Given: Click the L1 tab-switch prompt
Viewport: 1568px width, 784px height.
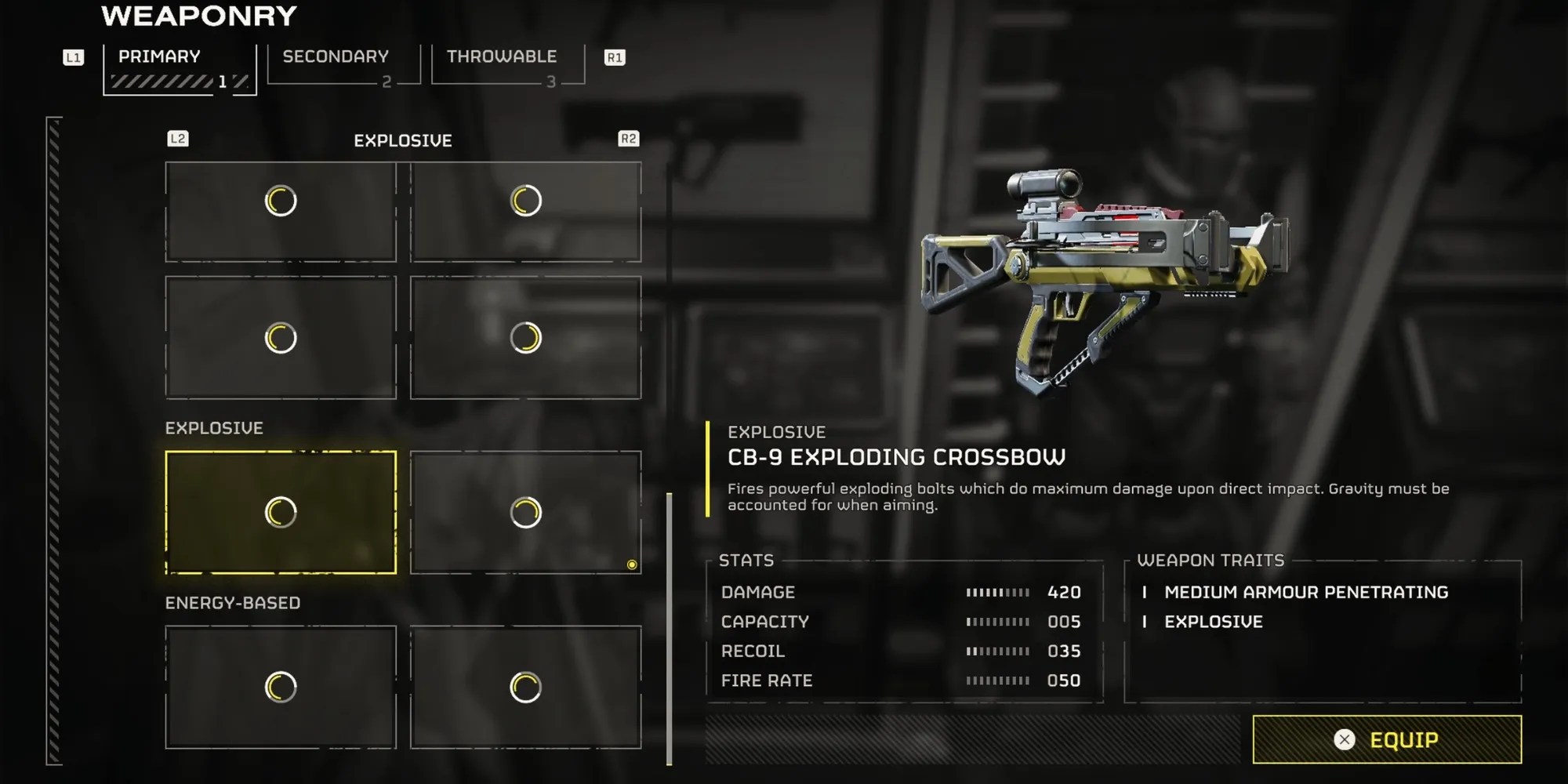Looking at the screenshot, I should [71, 56].
